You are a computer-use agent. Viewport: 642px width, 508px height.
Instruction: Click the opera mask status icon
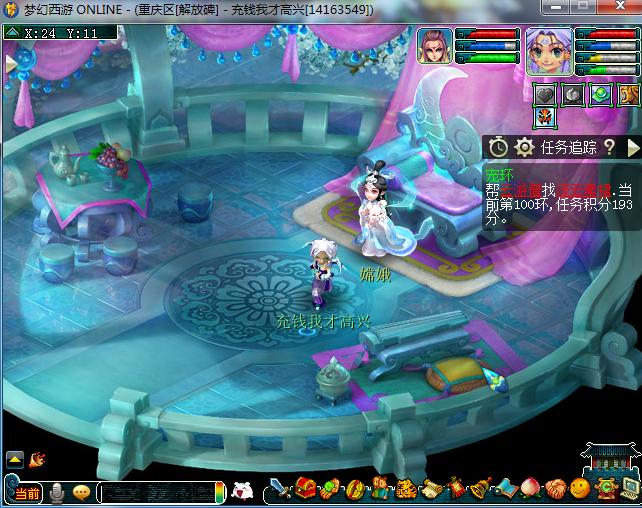click(x=544, y=120)
